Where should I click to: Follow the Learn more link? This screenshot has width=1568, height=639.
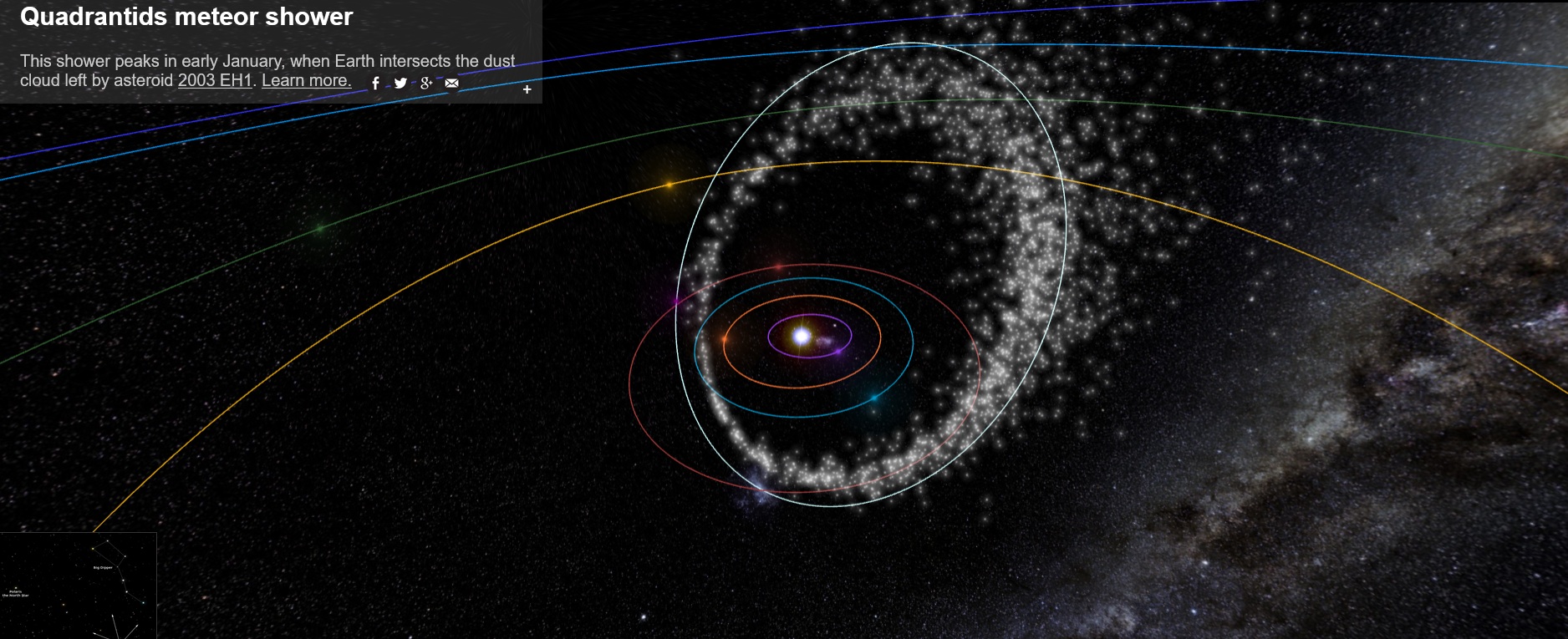(x=306, y=81)
